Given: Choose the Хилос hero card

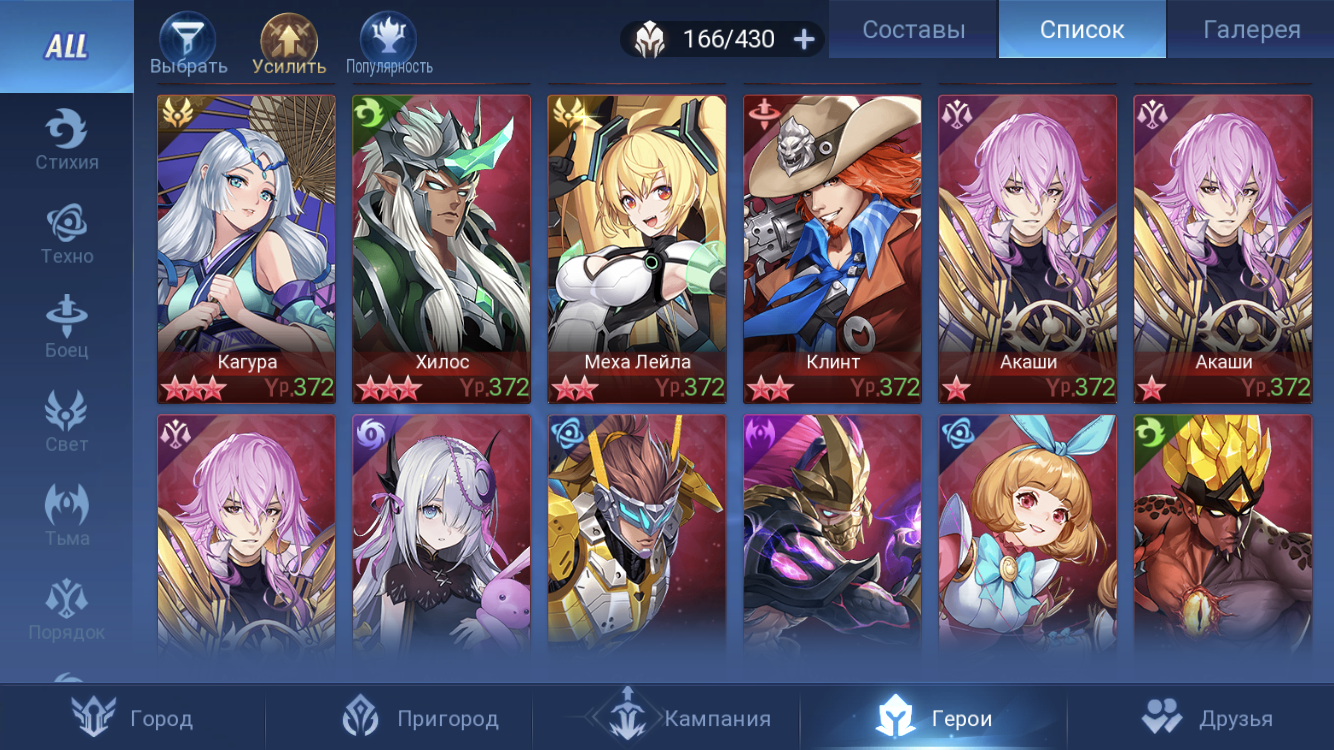Looking at the screenshot, I should click(441, 249).
